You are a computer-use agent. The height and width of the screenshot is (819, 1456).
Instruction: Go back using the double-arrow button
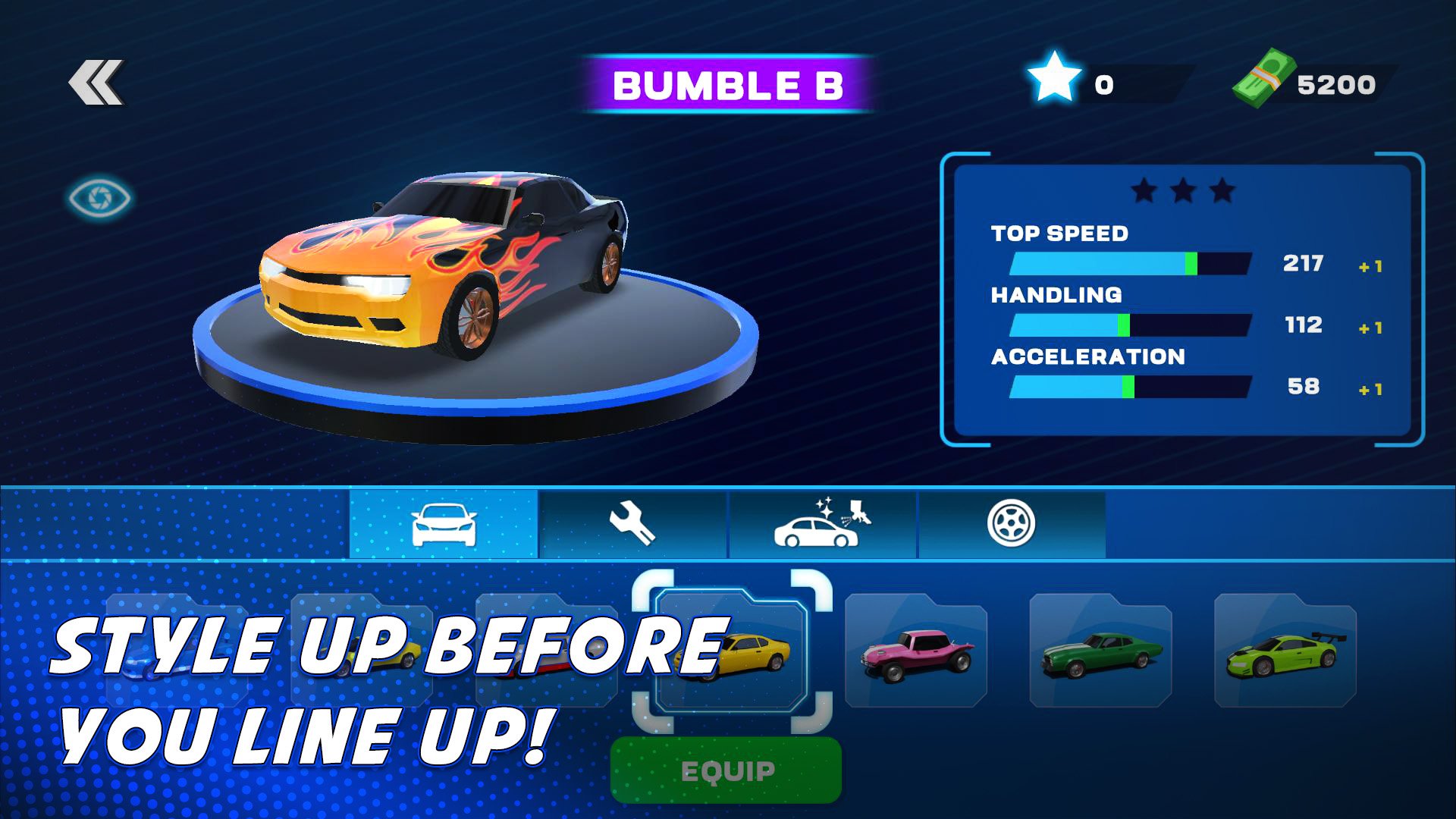coord(96,82)
